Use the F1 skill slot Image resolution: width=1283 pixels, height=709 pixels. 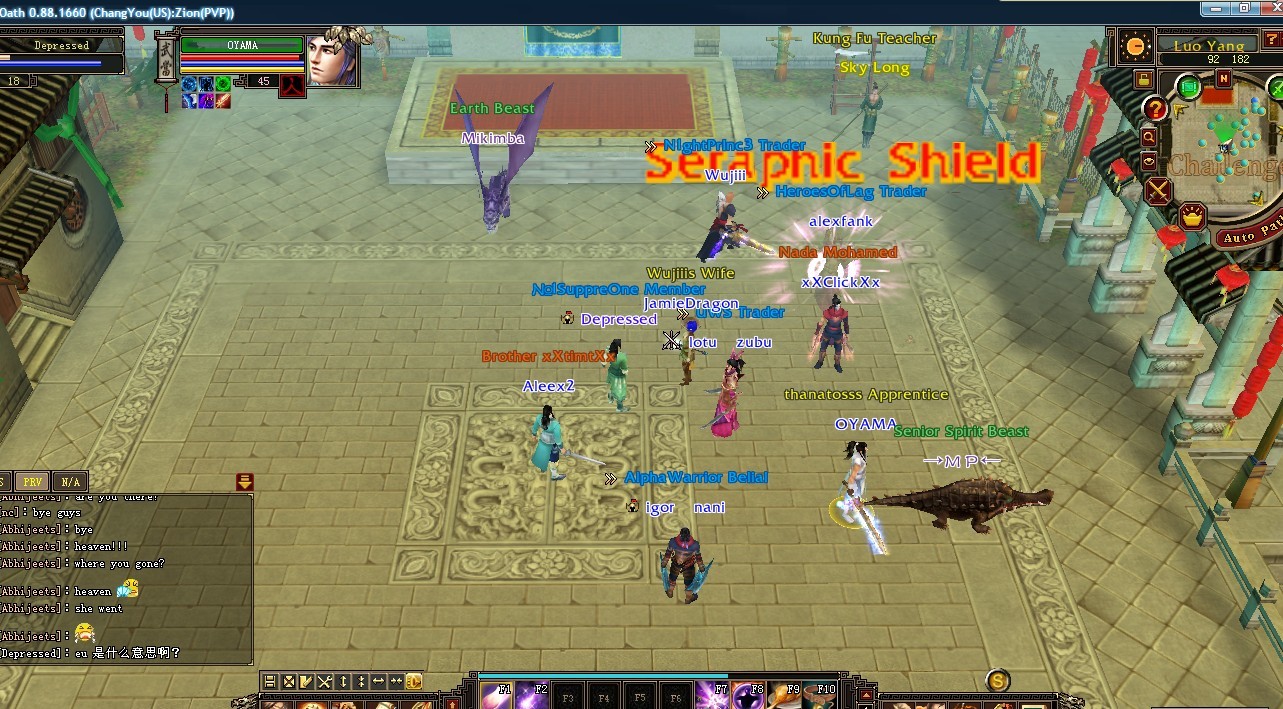(497, 695)
